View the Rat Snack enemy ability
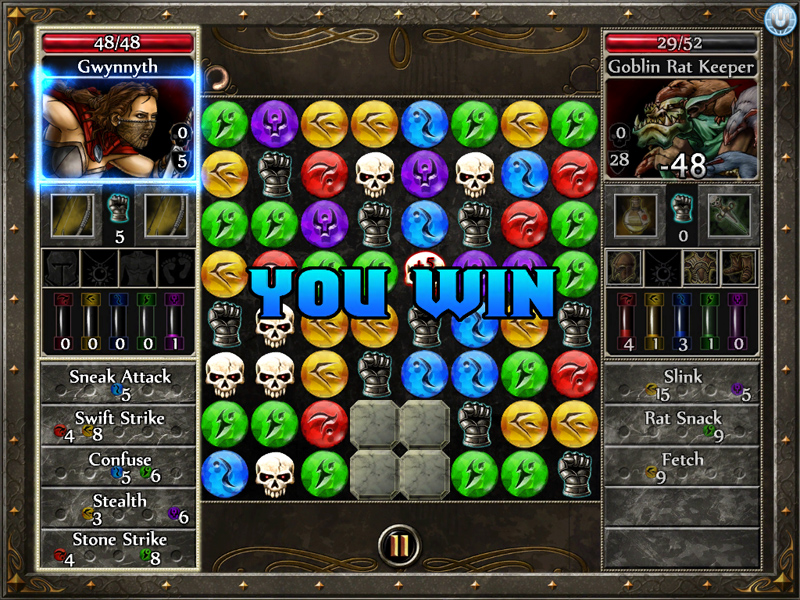This screenshot has height=600, width=800. tap(683, 425)
